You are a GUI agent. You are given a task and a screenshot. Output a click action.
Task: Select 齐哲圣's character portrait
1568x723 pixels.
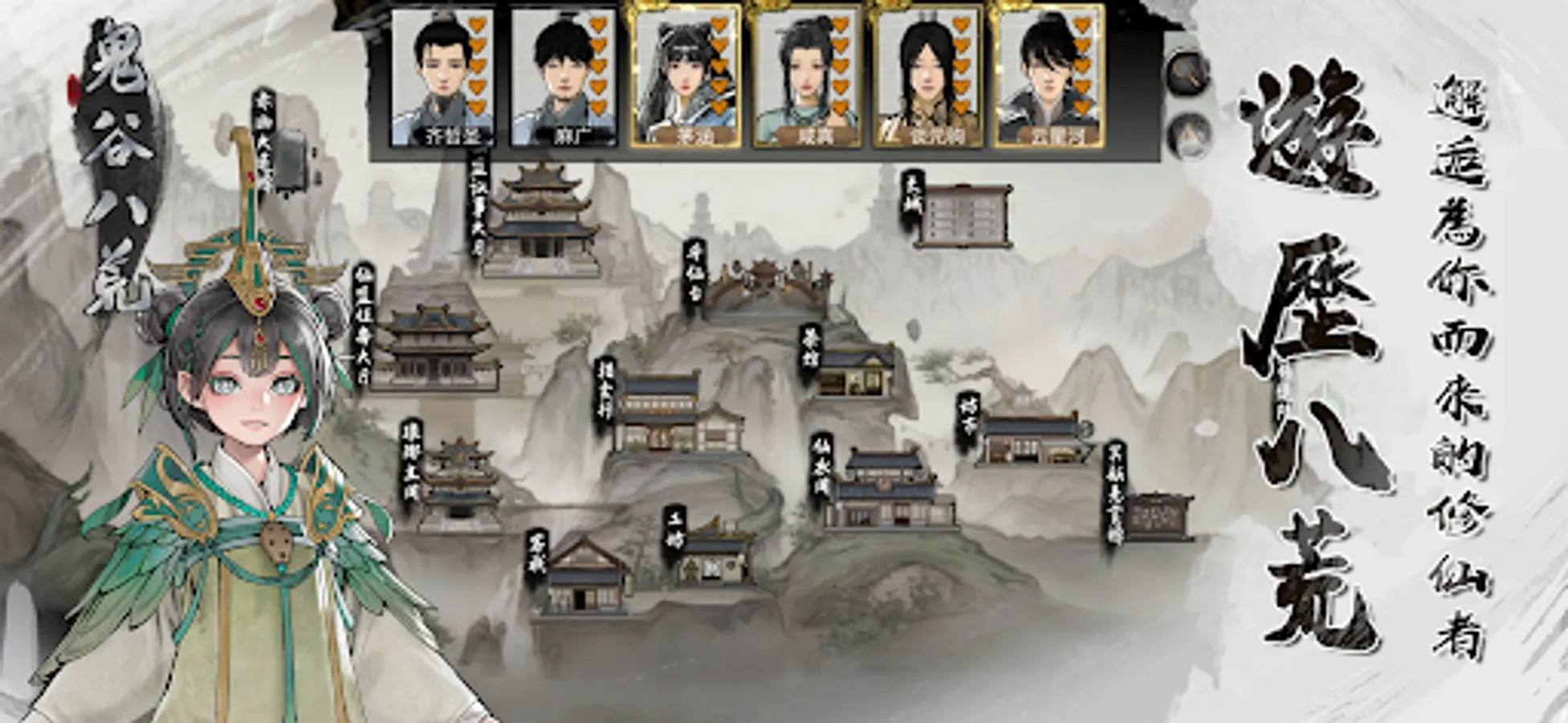(444, 76)
